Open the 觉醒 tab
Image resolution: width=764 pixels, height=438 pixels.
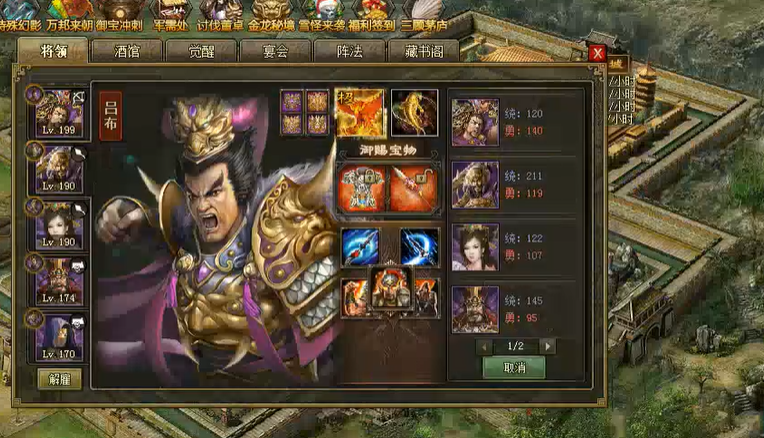click(x=201, y=51)
